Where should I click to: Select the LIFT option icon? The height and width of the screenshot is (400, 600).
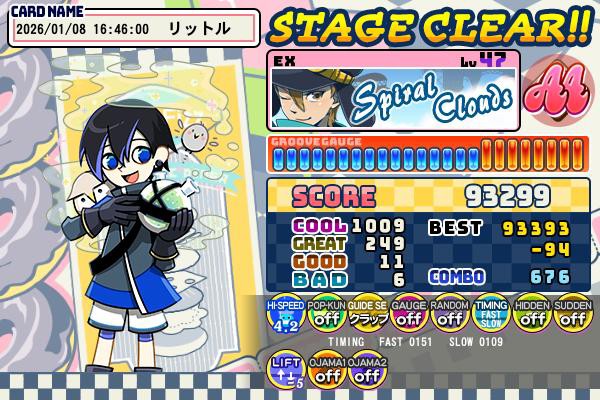285,372
